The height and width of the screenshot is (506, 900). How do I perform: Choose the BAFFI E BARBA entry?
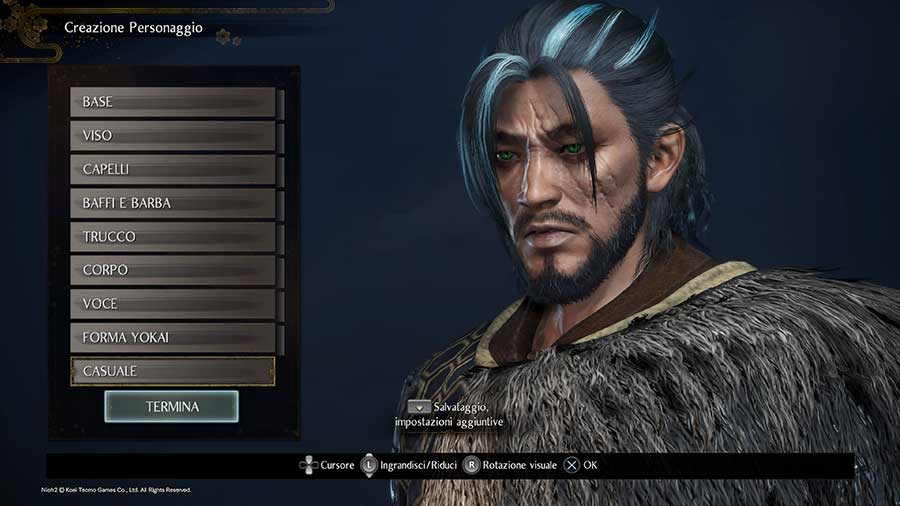pyautogui.click(x=172, y=203)
